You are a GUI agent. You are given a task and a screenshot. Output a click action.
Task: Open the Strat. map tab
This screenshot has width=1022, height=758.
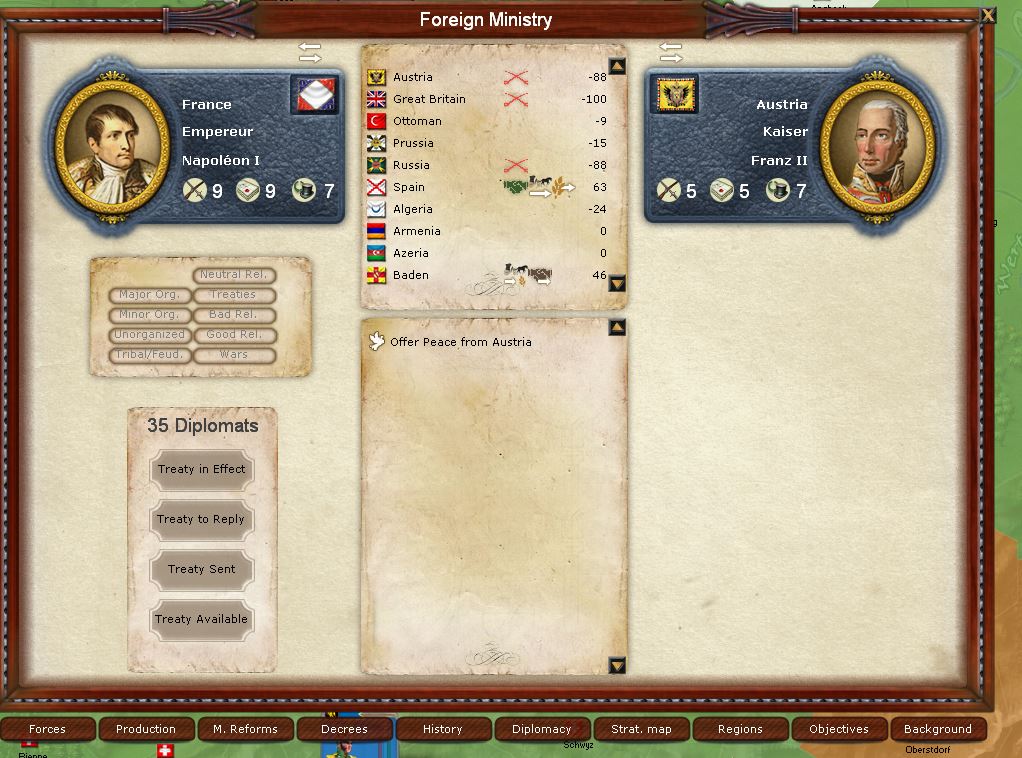[x=641, y=729]
